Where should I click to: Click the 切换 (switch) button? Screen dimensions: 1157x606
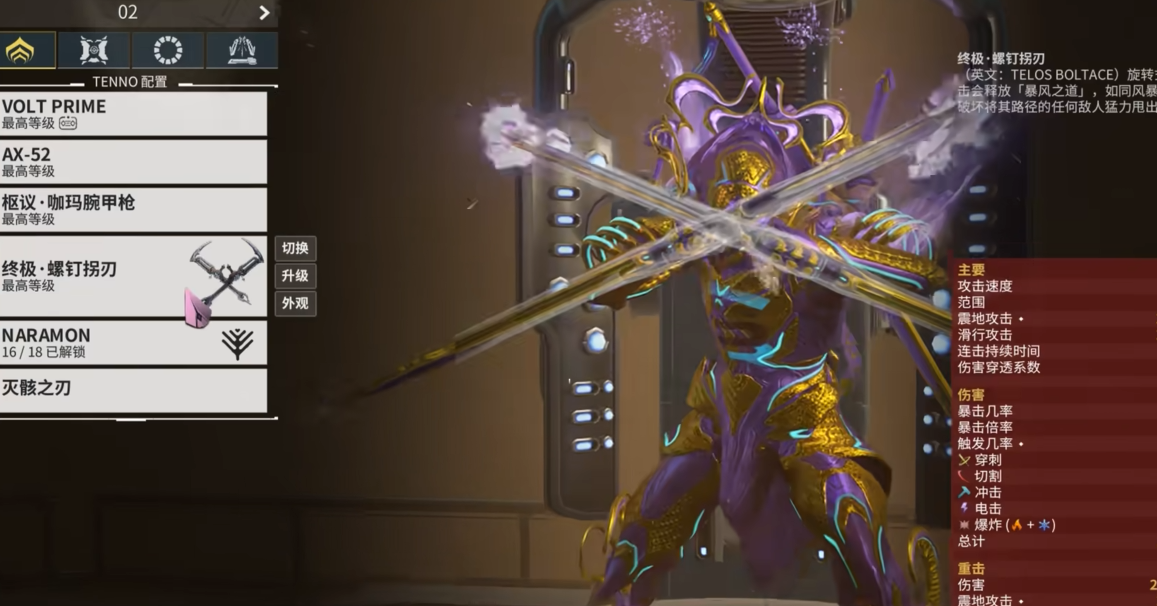(x=295, y=248)
